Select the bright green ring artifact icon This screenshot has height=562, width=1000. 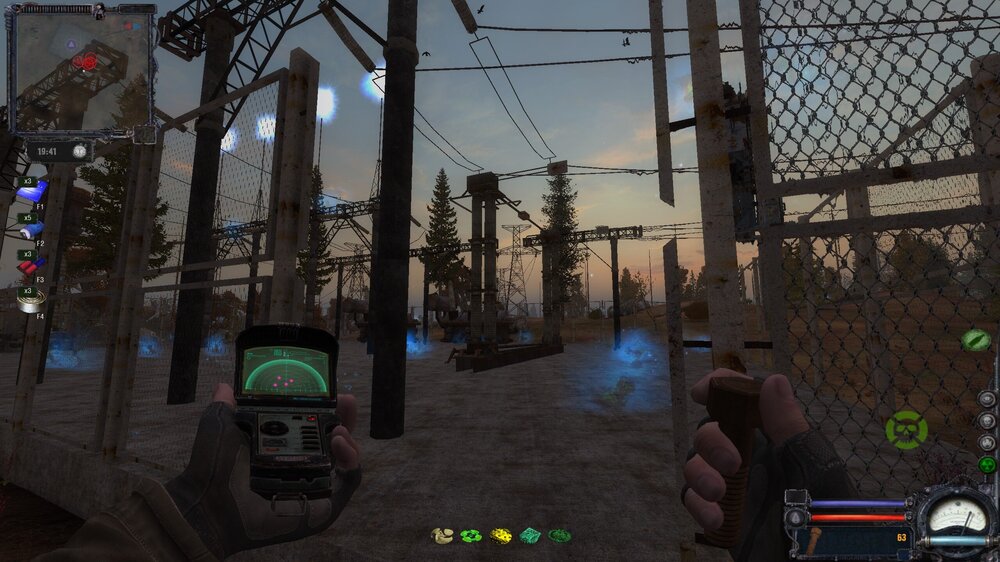(471, 536)
